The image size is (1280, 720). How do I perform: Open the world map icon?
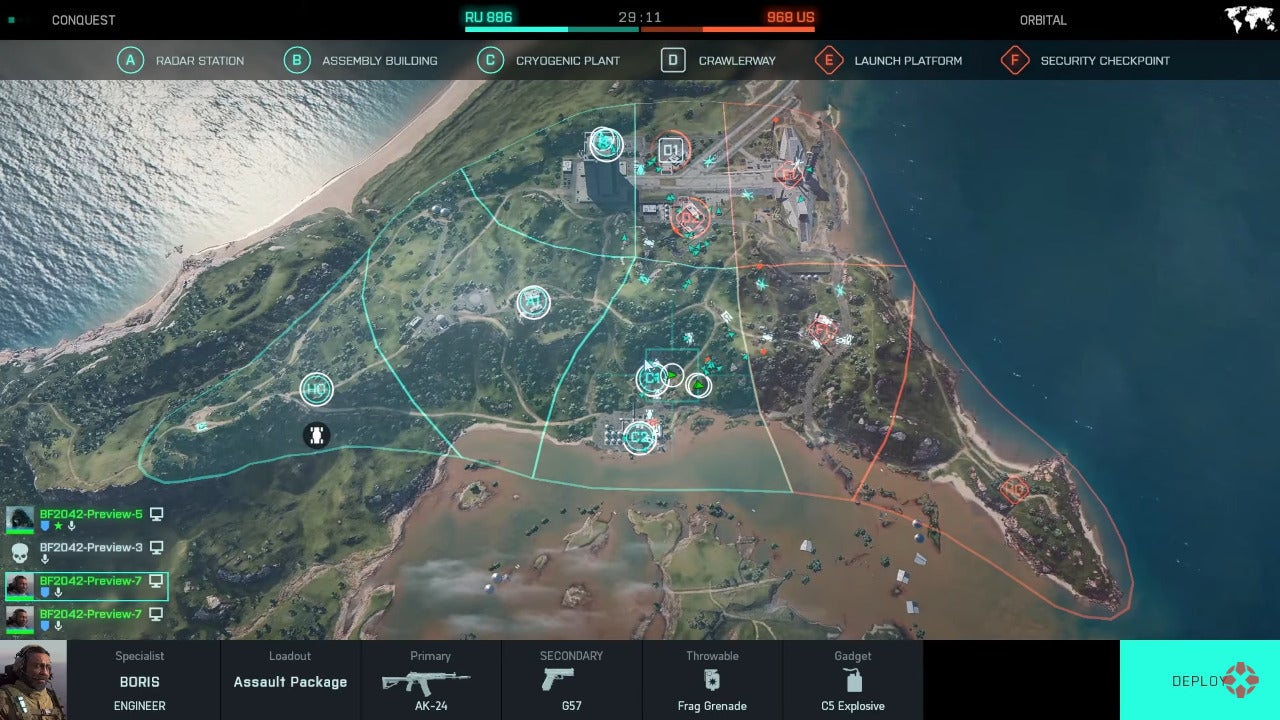pyautogui.click(x=1249, y=20)
